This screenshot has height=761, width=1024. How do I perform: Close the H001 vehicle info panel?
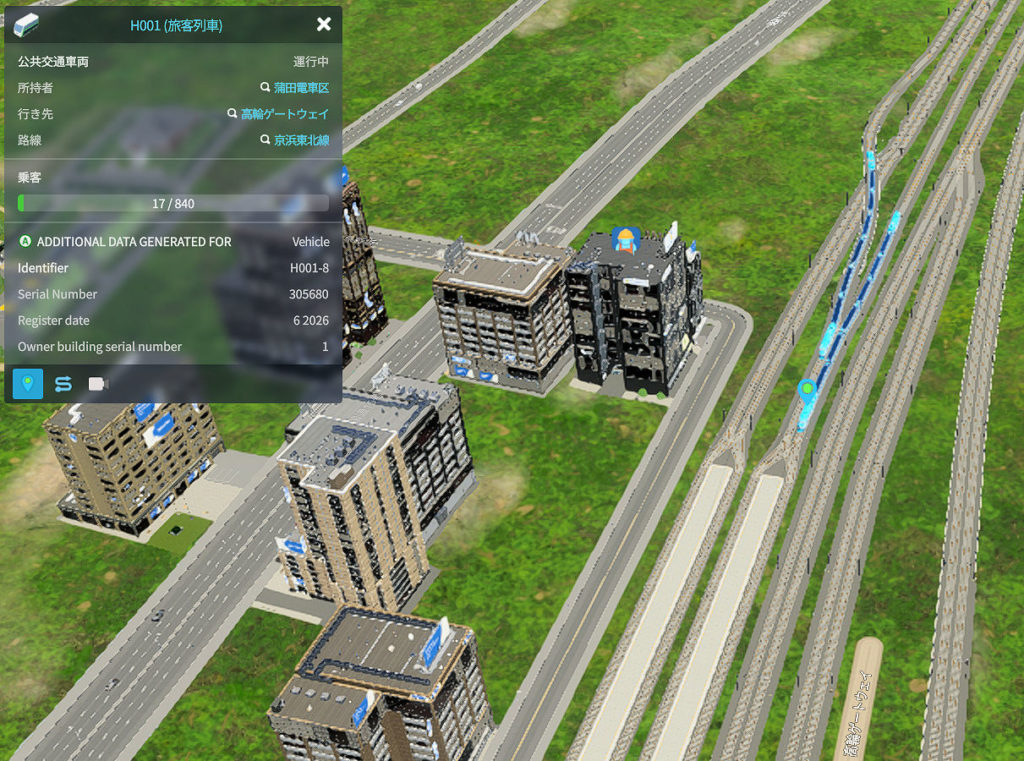323,25
